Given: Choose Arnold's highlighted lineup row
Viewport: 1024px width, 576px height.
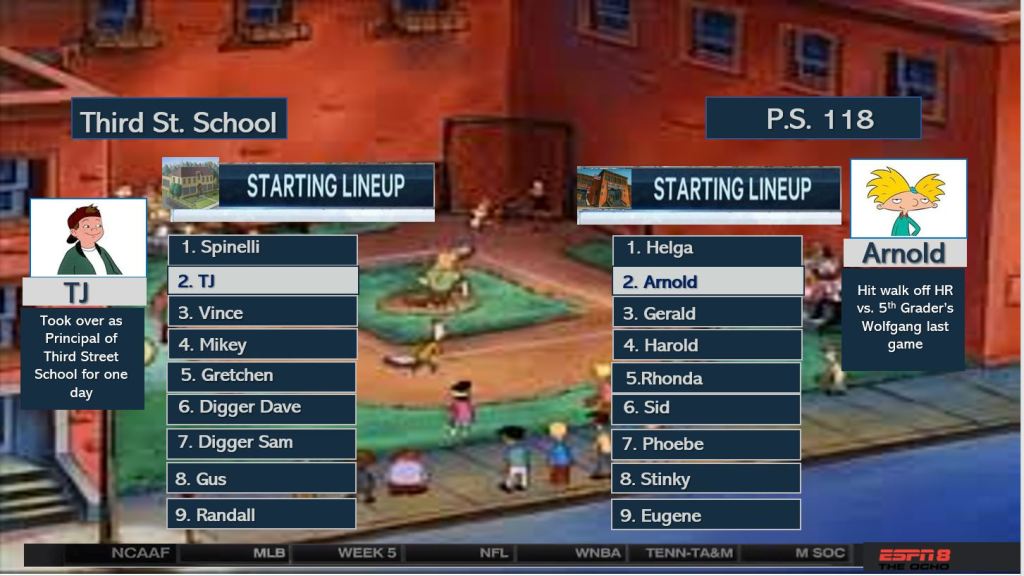Looking at the screenshot, I should (x=707, y=282).
